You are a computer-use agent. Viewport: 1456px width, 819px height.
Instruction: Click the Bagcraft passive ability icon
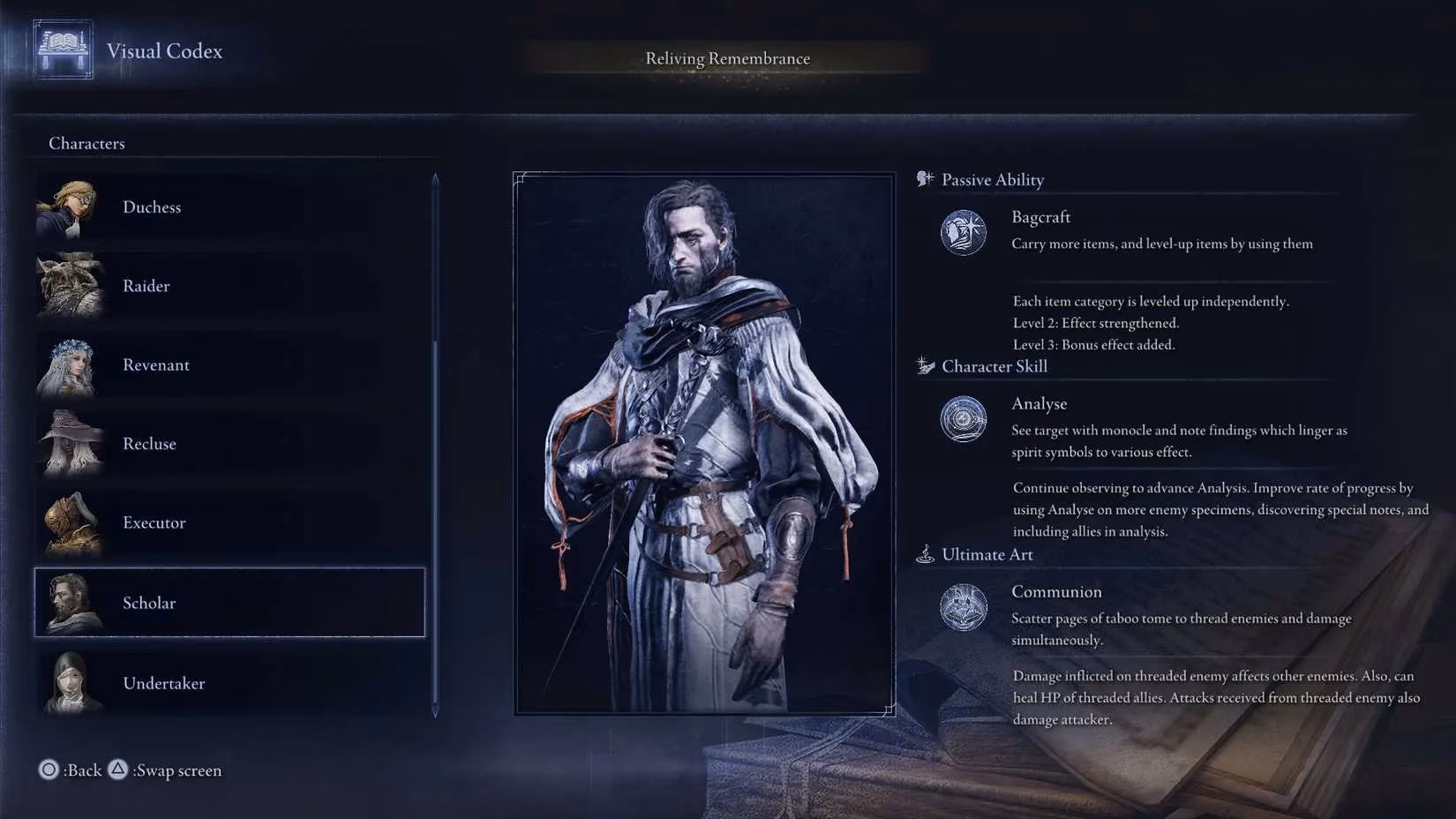pos(963,233)
